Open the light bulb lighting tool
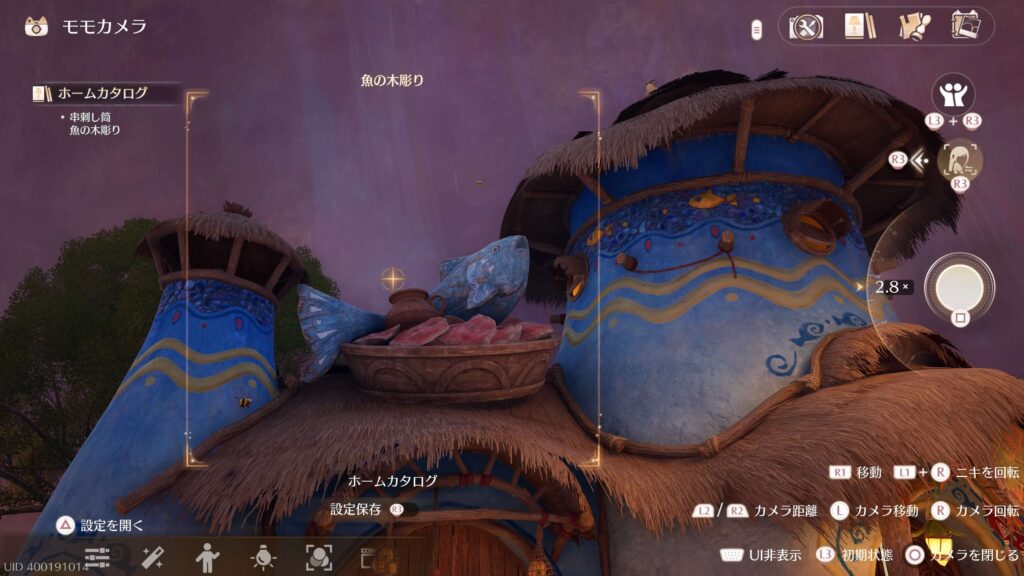This screenshot has width=1024, height=576. [x=263, y=557]
